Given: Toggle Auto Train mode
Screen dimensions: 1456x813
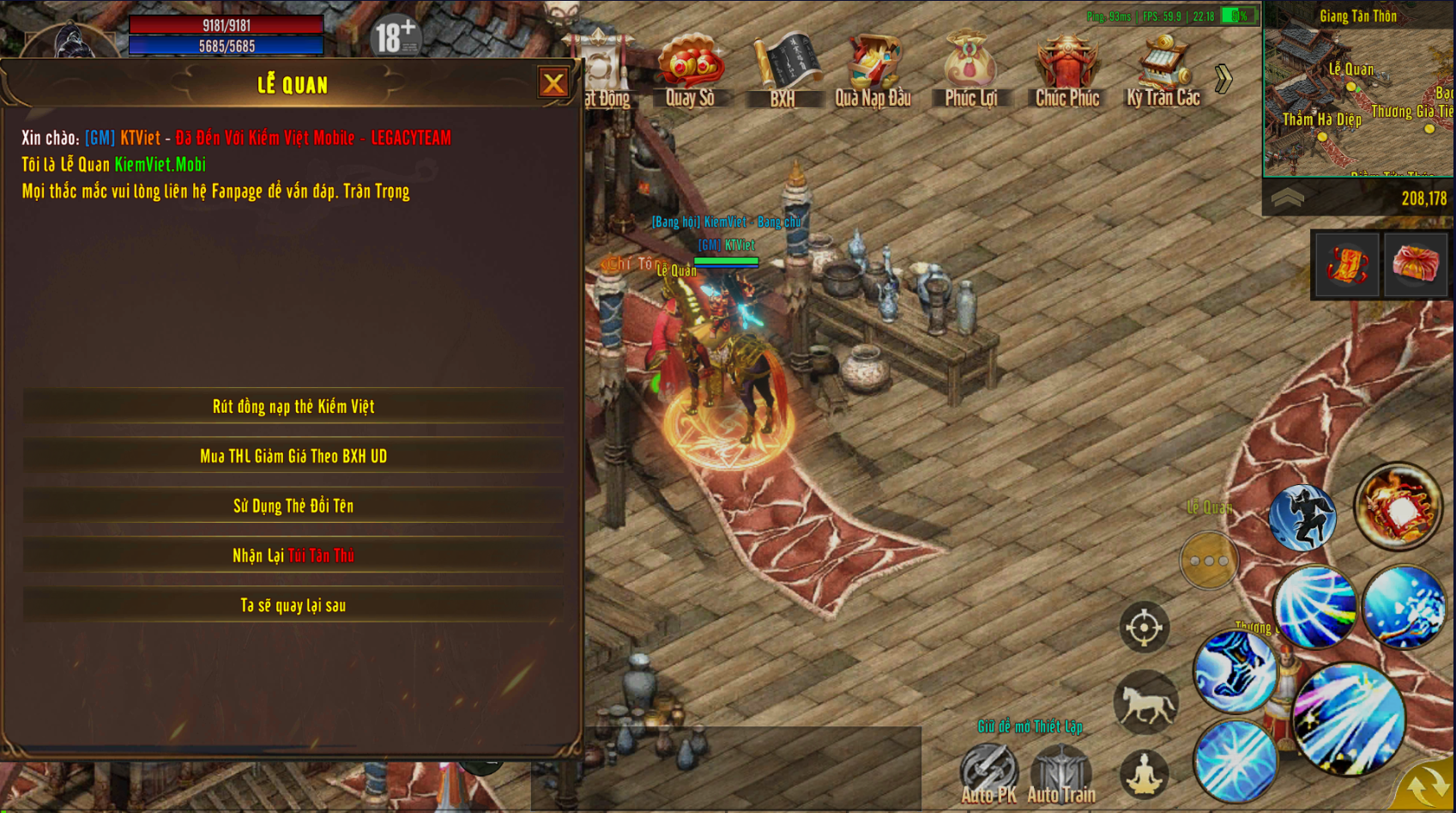Looking at the screenshot, I should 1061,773.
